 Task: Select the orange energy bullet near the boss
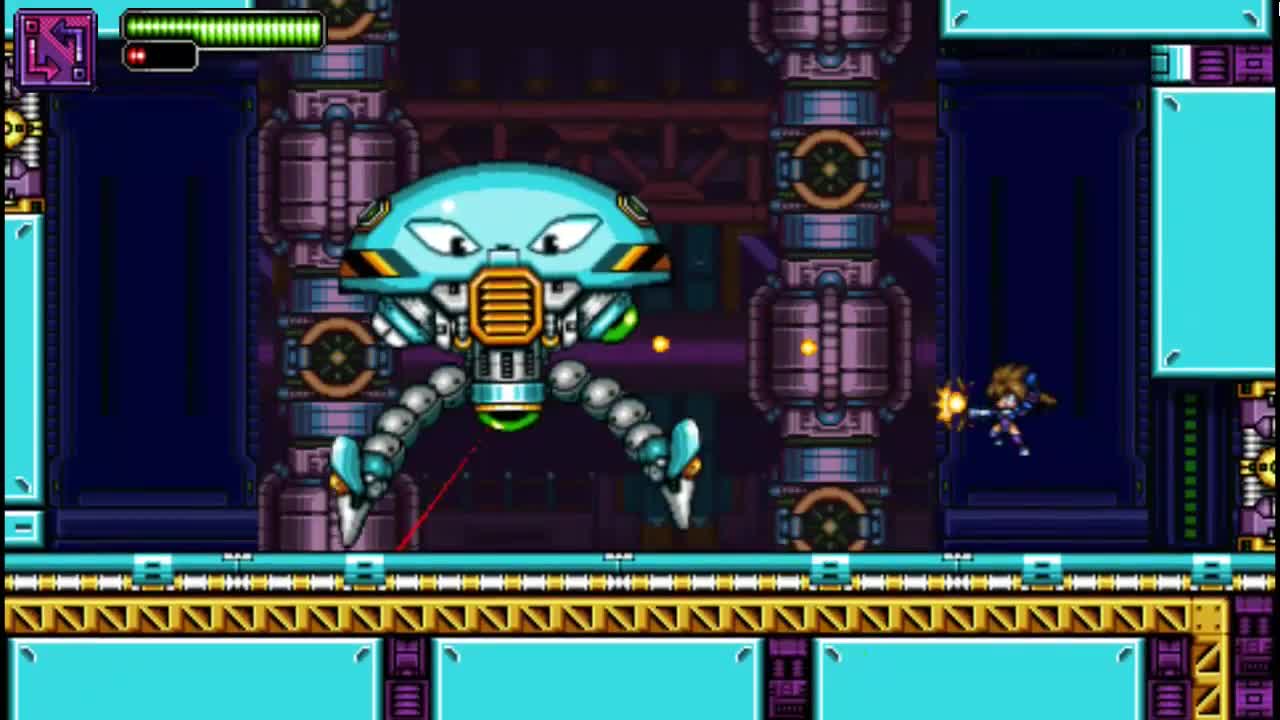coord(659,344)
